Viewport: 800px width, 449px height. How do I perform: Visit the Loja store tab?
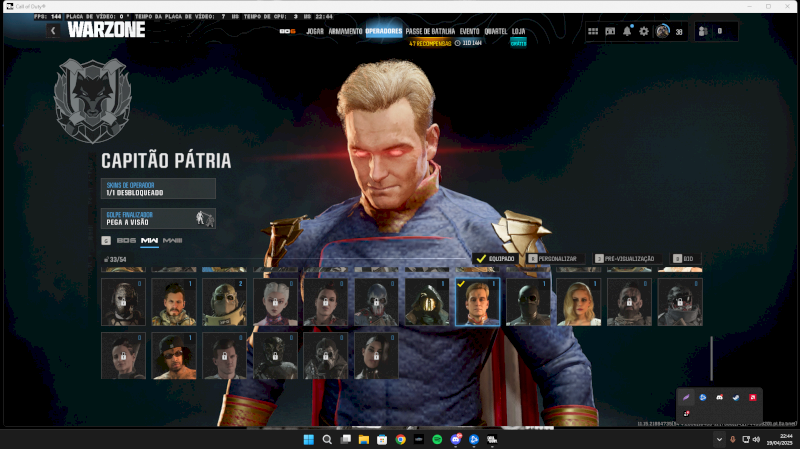pyautogui.click(x=518, y=31)
